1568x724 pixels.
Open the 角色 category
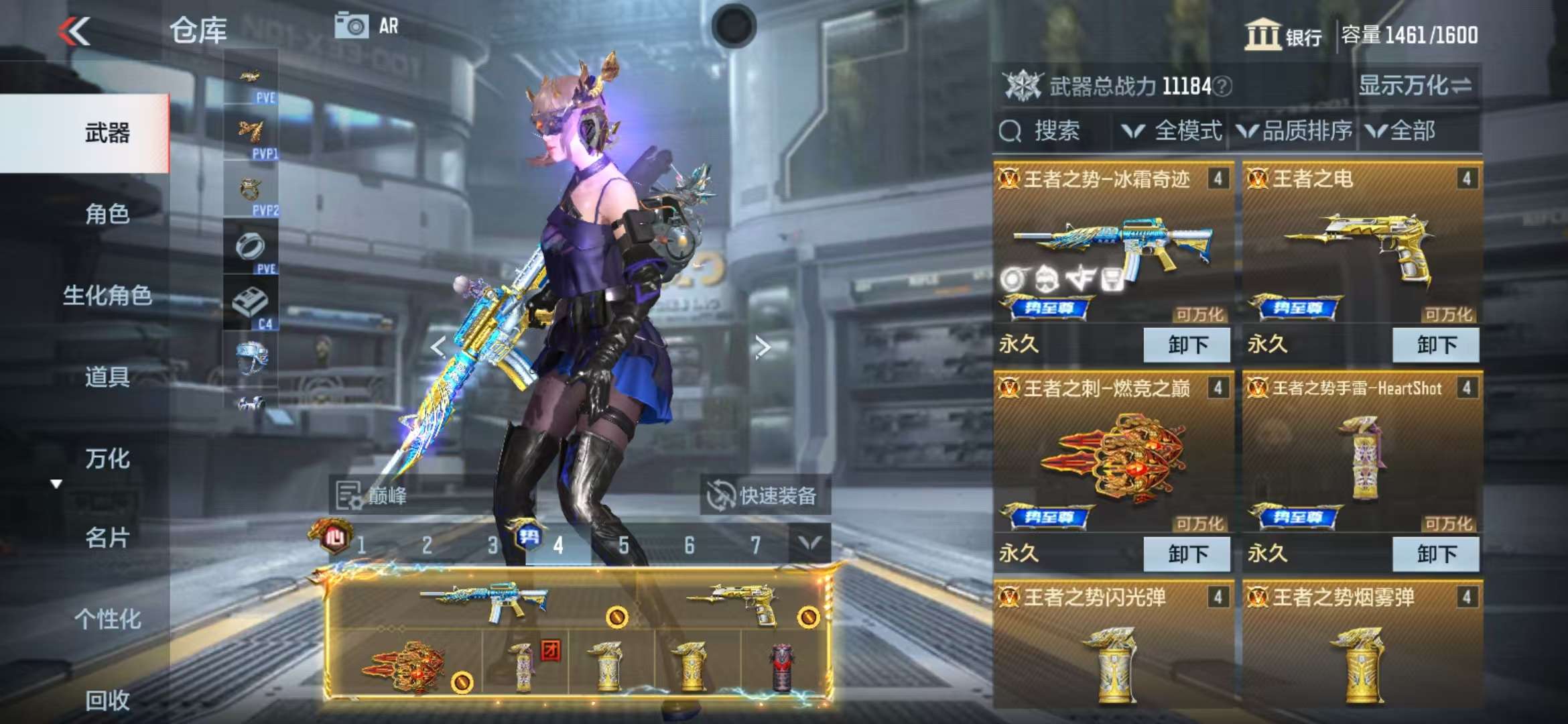click(107, 214)
